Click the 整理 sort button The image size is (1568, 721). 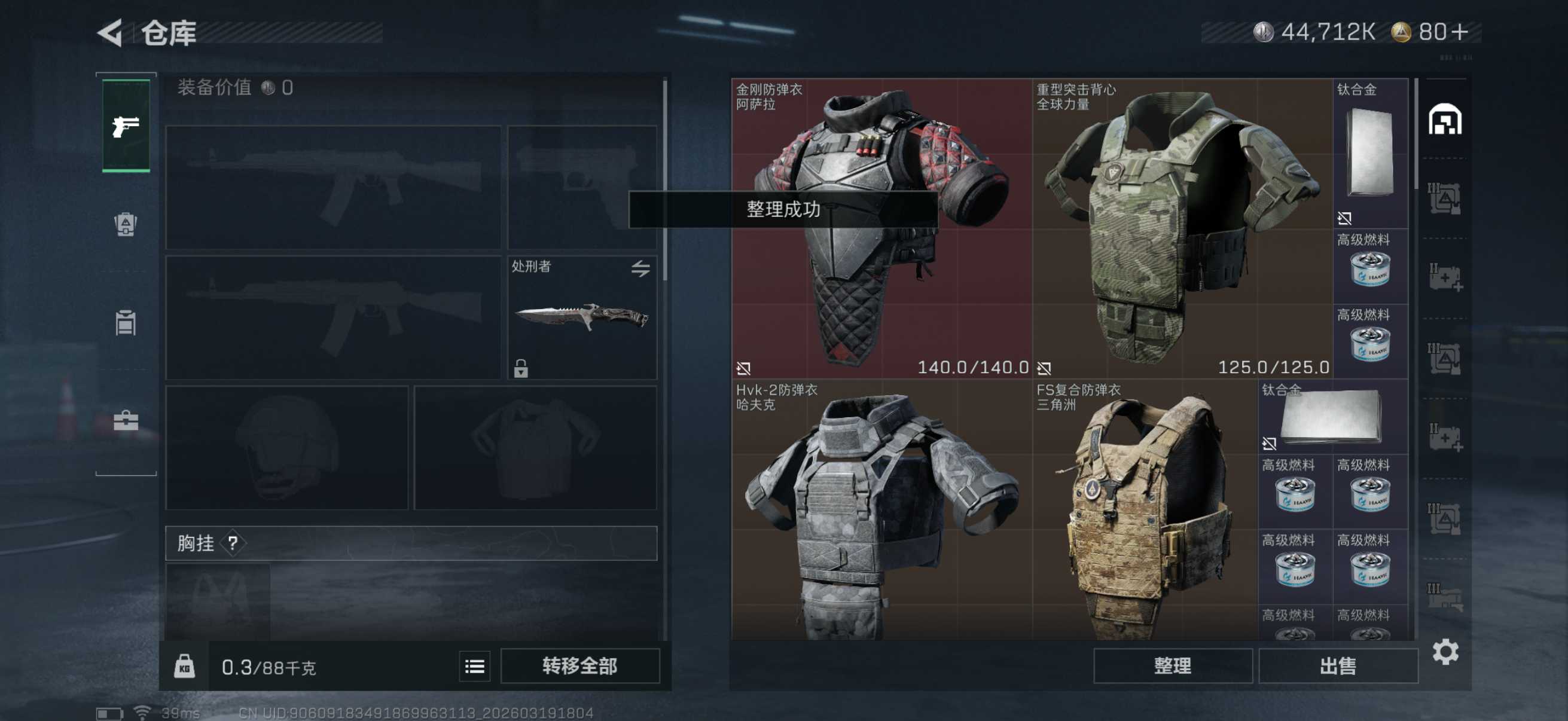click(x=1172, y=665)
